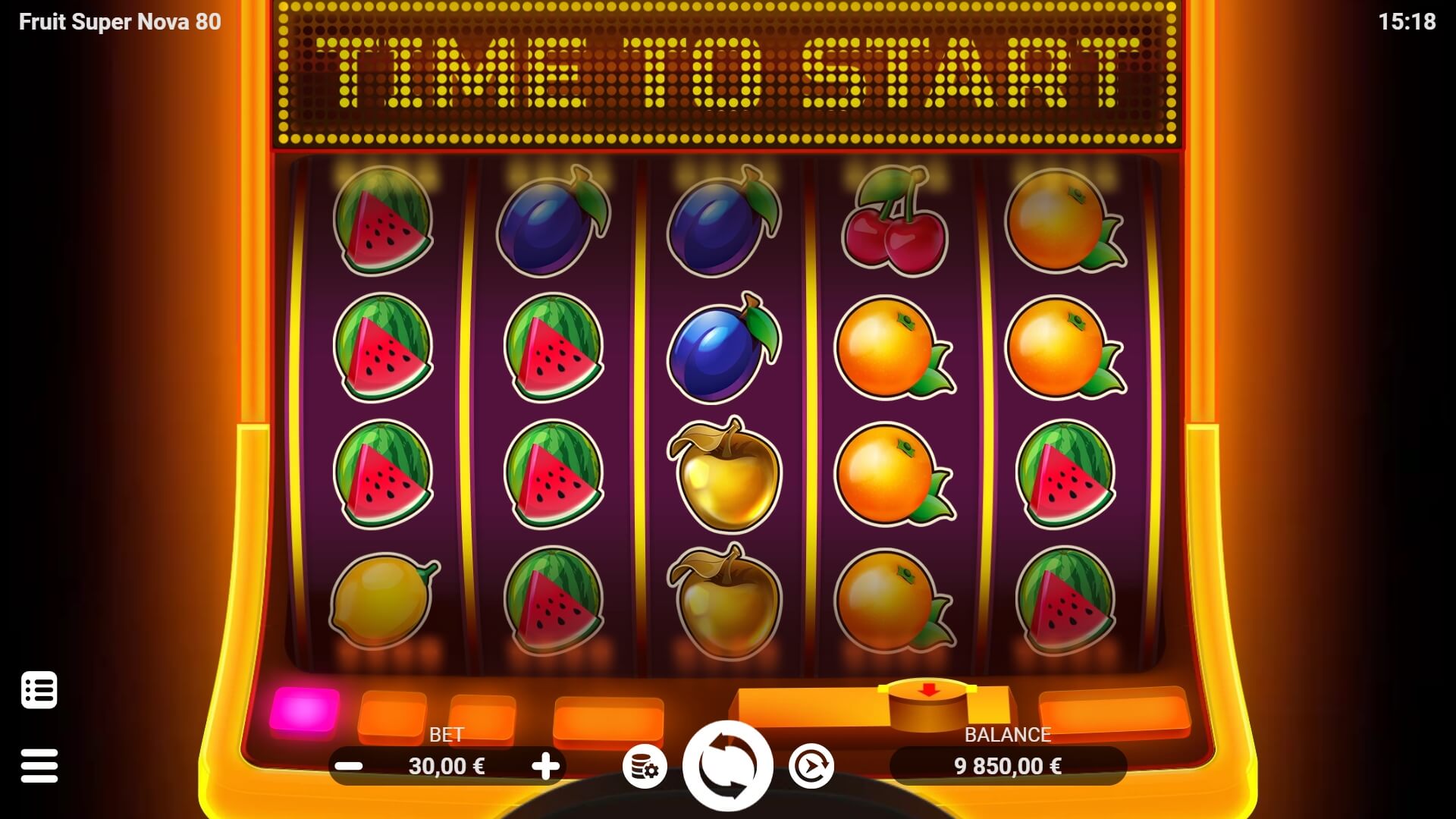Click the minus icon to lower bet
Screen dimensions: 1456x819
point(348,766)
